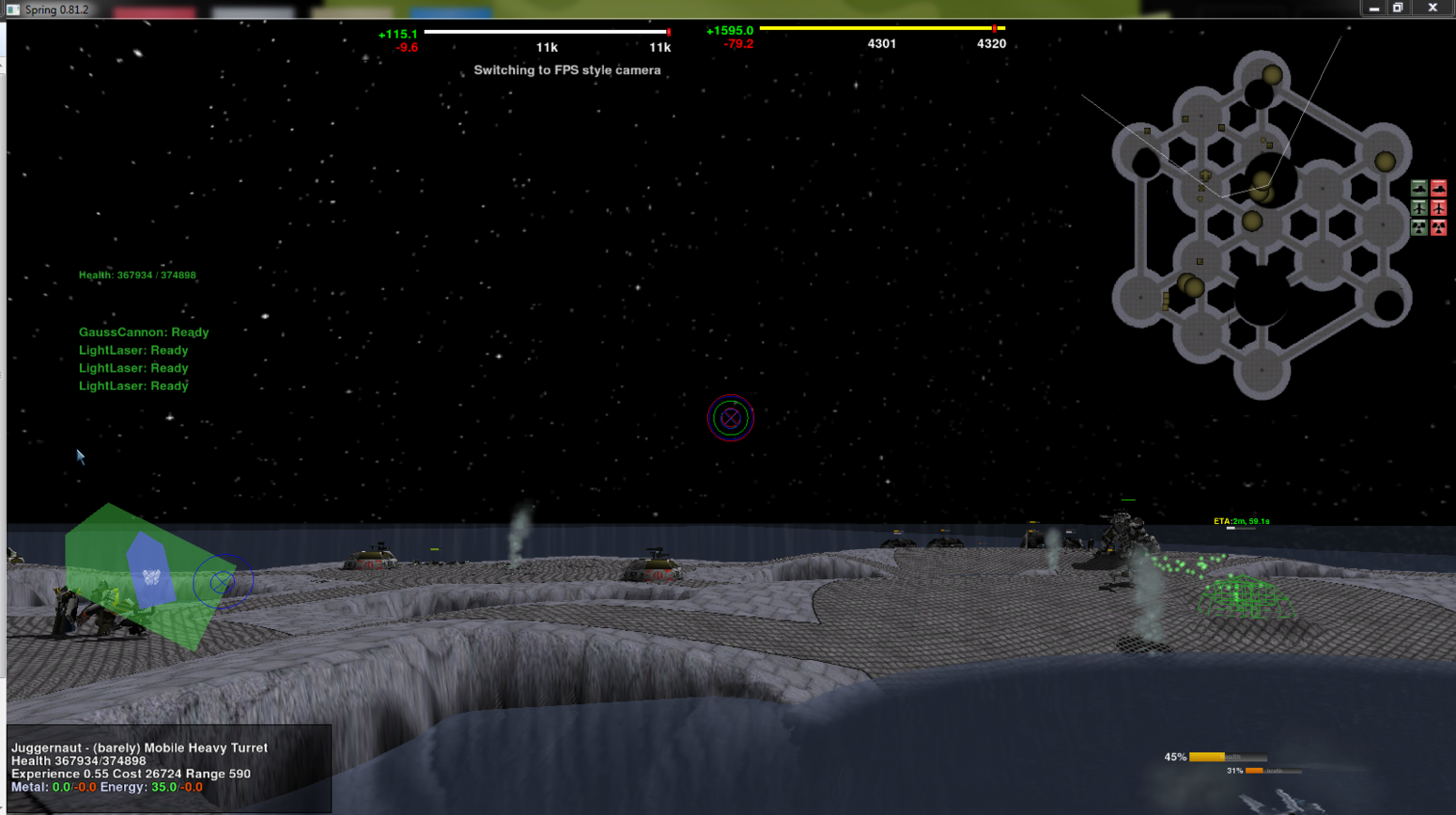Toggle the red aircraft icon
The height and width of the screenshot is (815, 1456).
click(x=1438, y=208)
